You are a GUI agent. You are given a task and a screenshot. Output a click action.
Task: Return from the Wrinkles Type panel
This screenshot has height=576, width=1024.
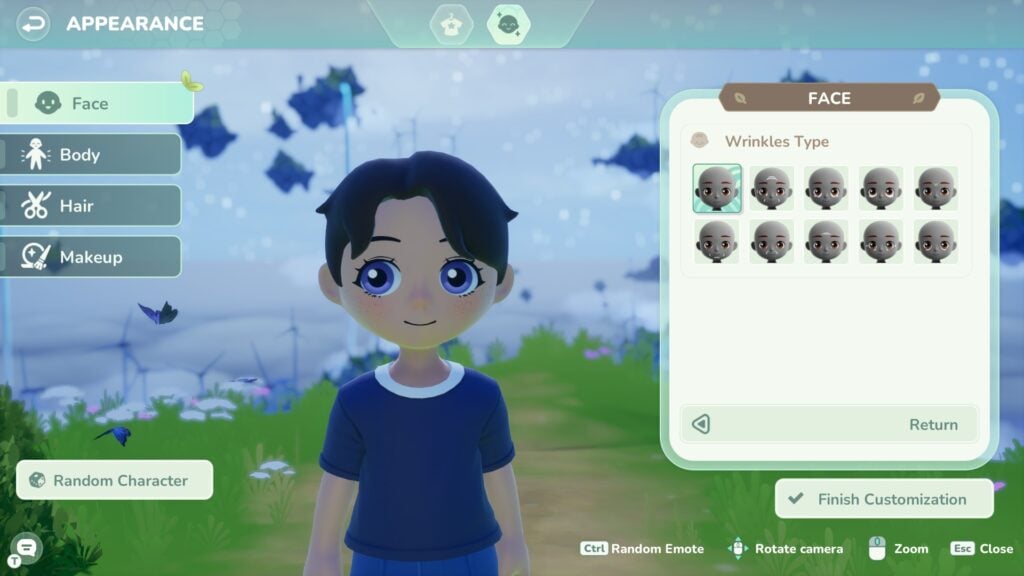pos(828,424)
